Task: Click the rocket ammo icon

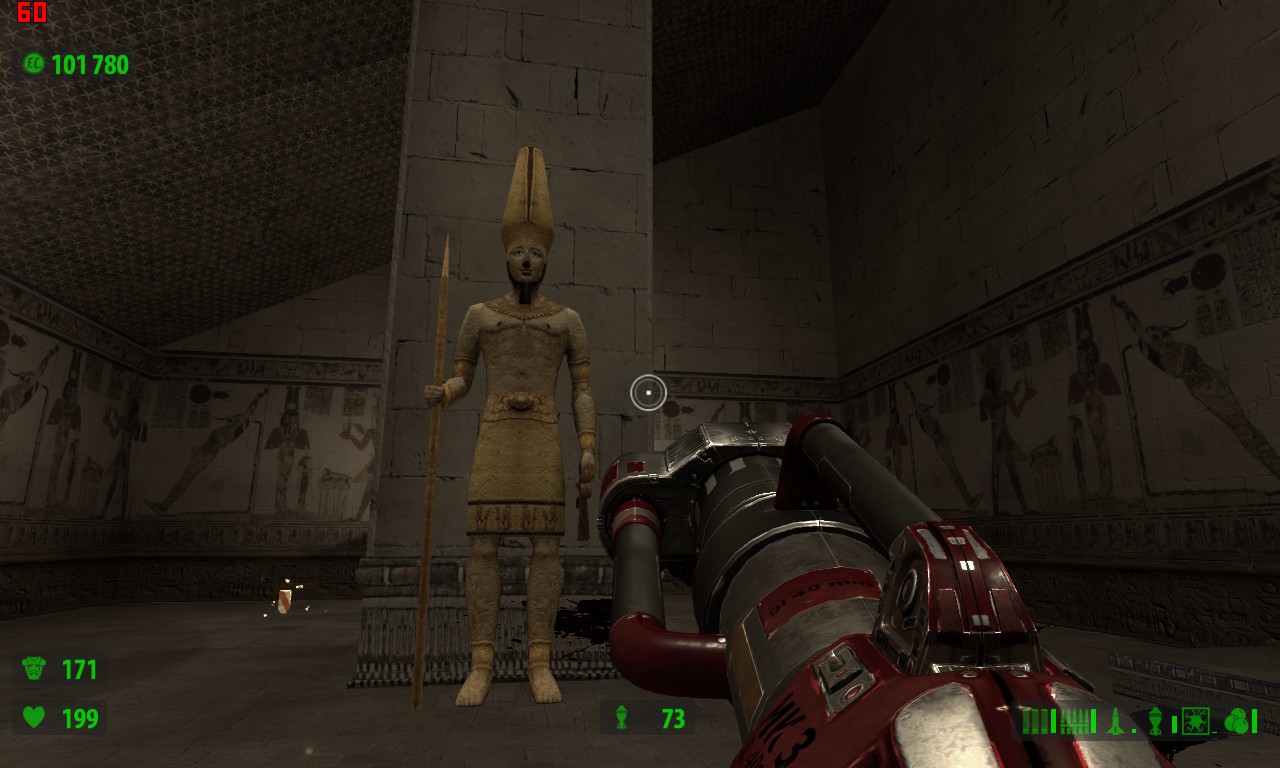Action: click(1115, 720)
